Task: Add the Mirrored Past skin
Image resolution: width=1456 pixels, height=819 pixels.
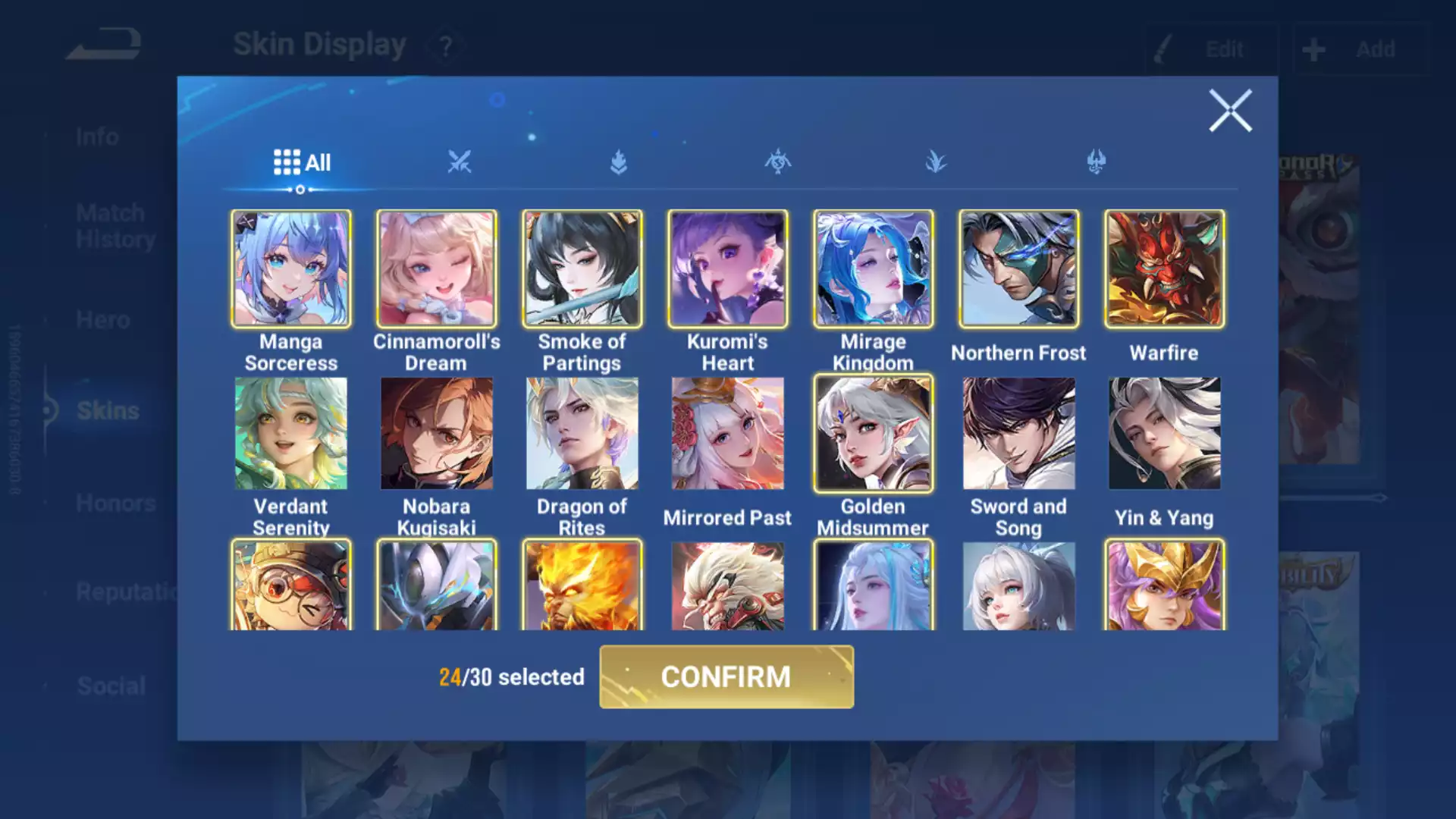Action: tap(727, 434)
